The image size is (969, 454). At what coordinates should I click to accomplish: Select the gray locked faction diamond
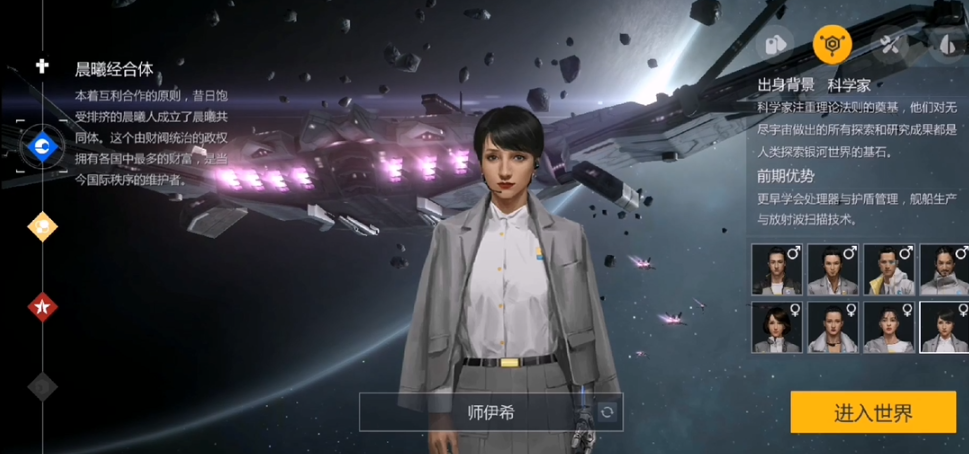point(42,385)
